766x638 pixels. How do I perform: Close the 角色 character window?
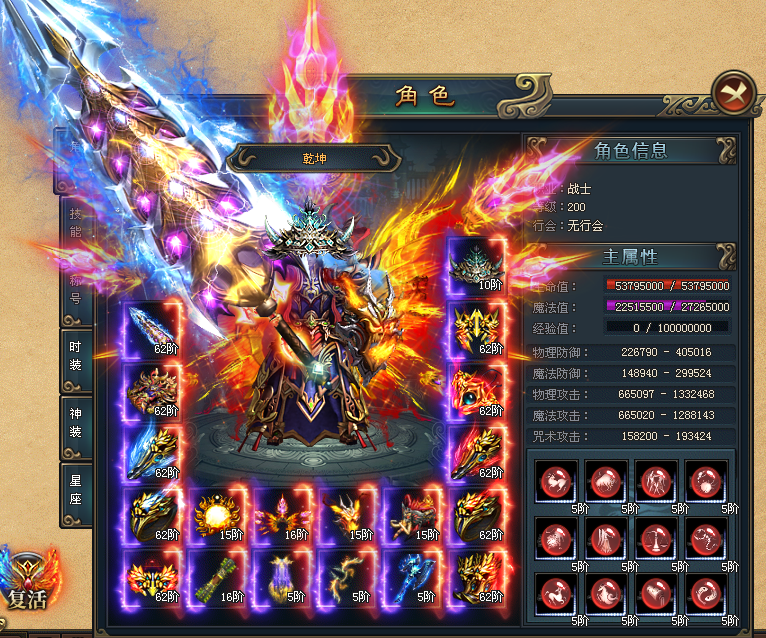click(x=735, y=93)
